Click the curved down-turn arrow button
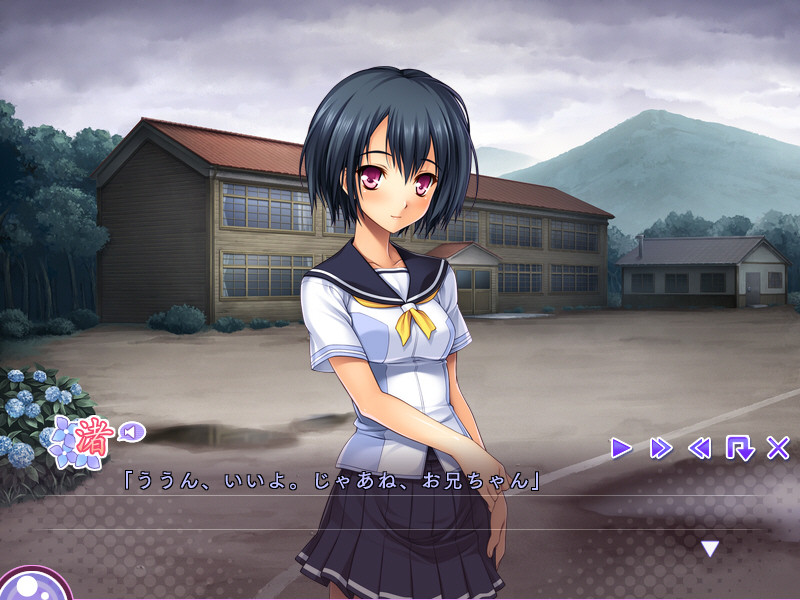The width and height of the screenshot is (800, 600). coord(739,448)
